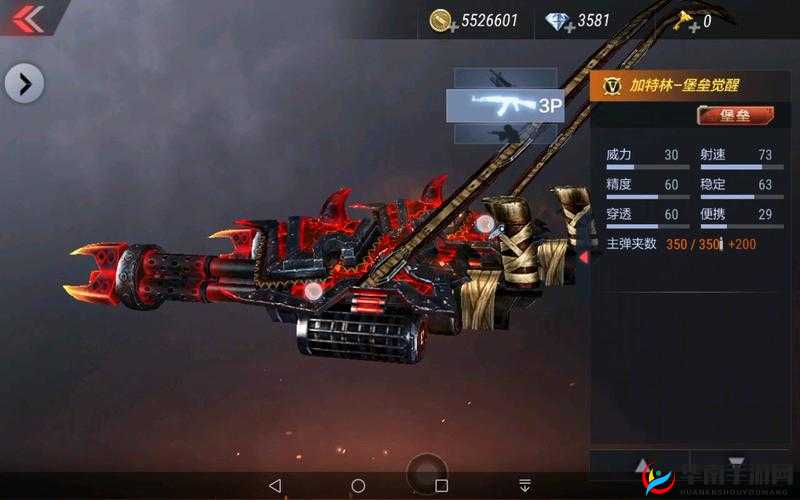Select the 3P weapon view option
Viewport: 800px width, 500px height.
(505, 105)
